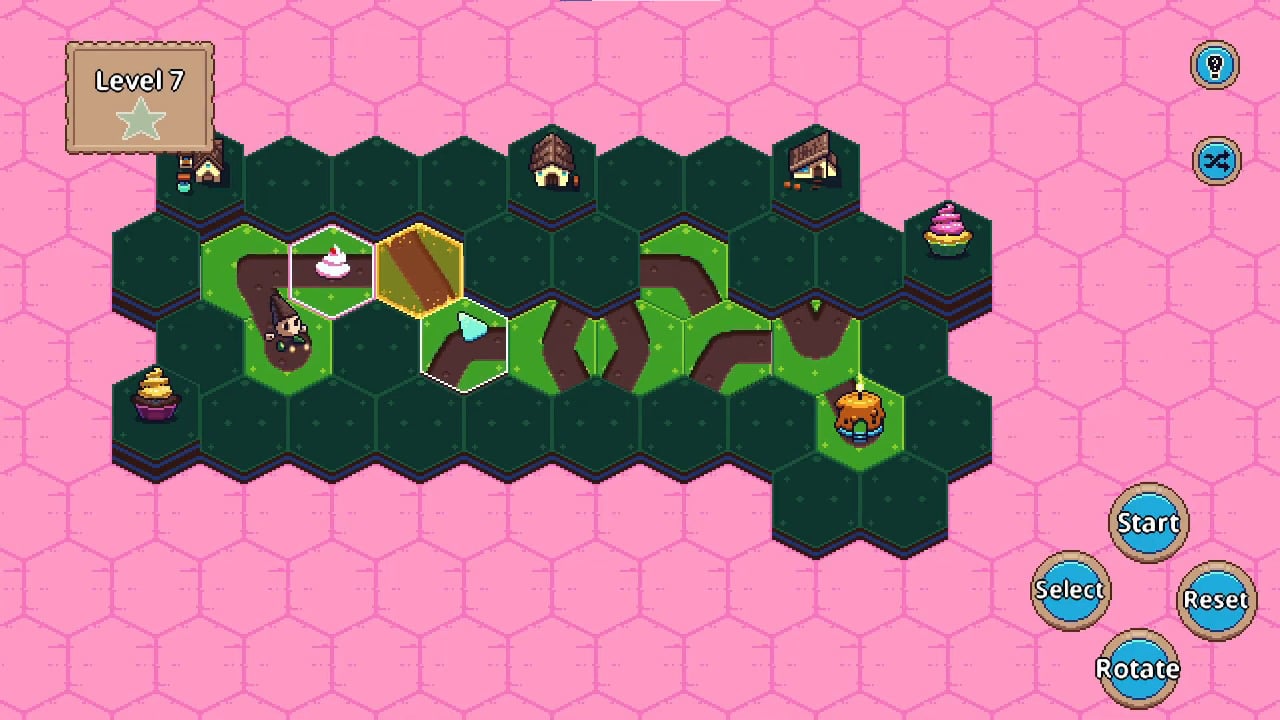Image resolution: width=1280 pixels, height=720 pixels.
Task: Click the yellow cupcake on the left
Action: pyautogui.click(x=156, y=395)
